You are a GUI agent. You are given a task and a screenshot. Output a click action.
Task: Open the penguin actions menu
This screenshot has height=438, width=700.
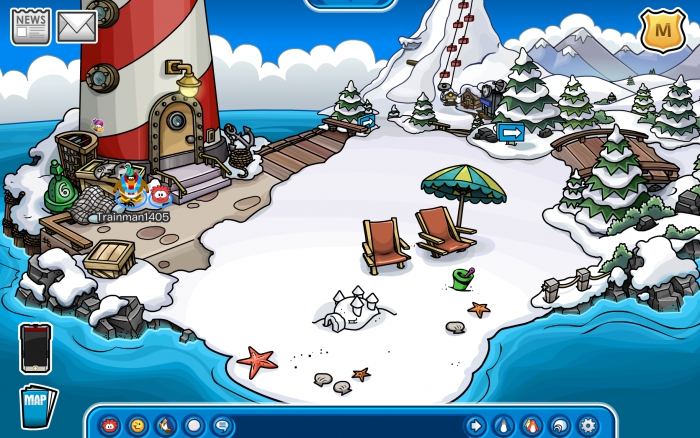coord(165,425)
